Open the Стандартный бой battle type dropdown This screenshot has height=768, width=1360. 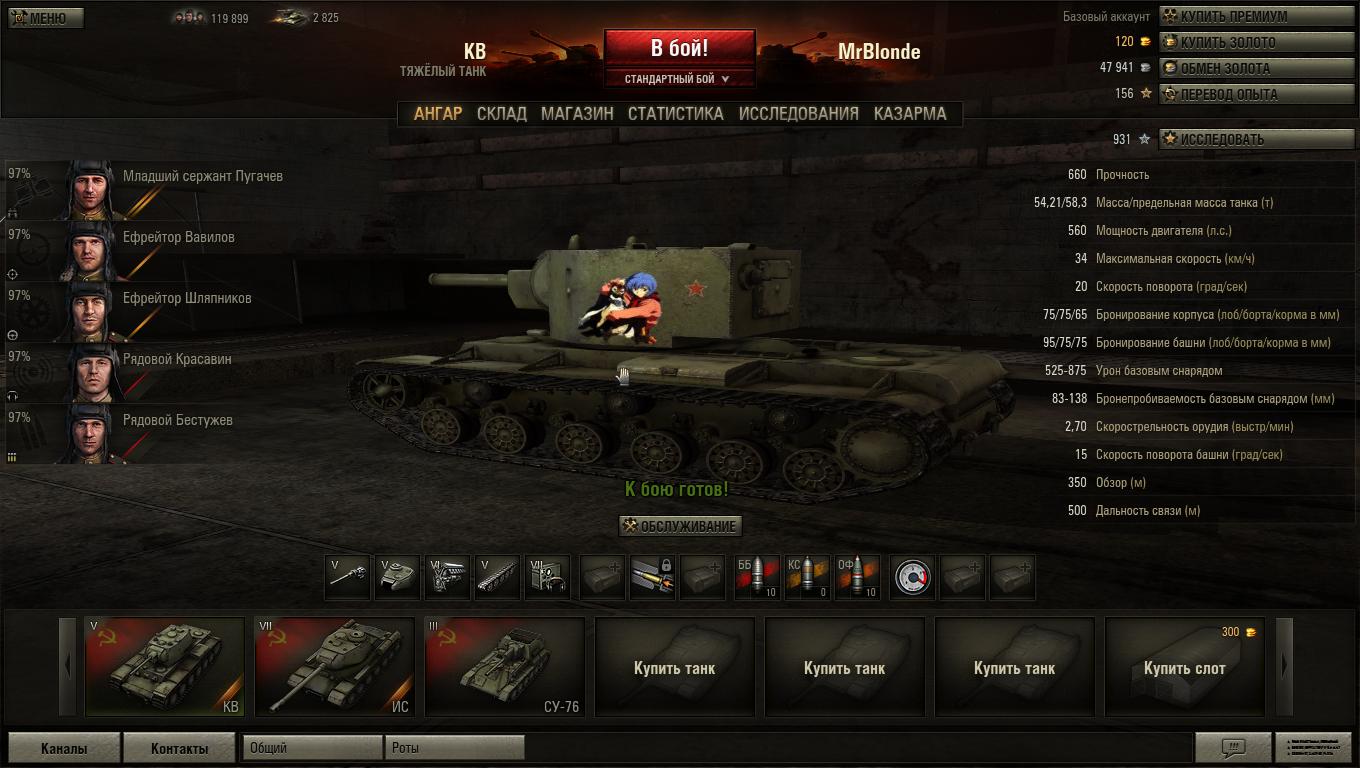point(679,79)
